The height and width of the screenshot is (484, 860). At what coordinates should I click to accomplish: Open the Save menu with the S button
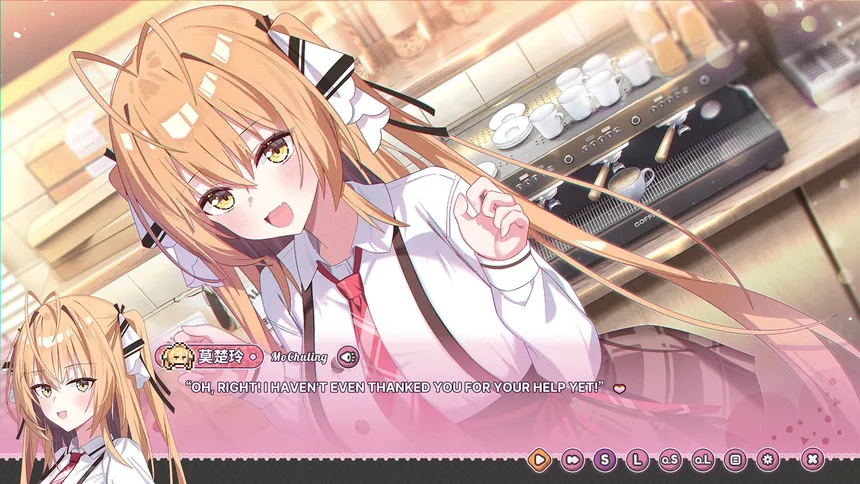(604, 460)
